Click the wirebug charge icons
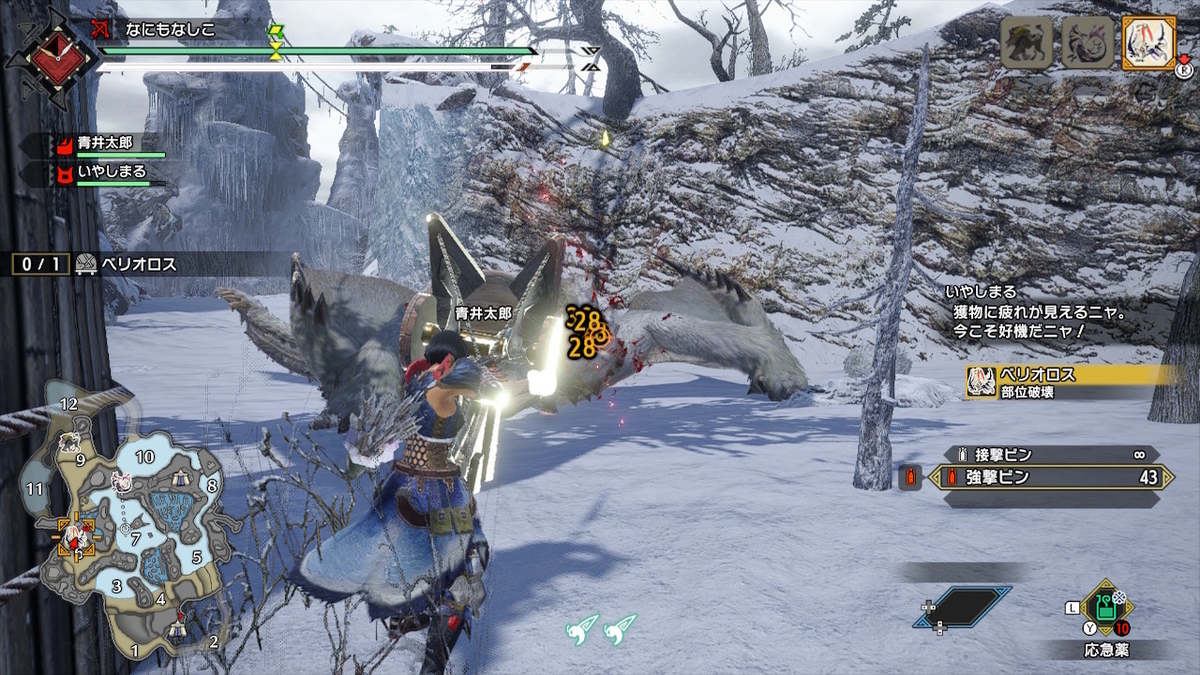 click(600, 629)
